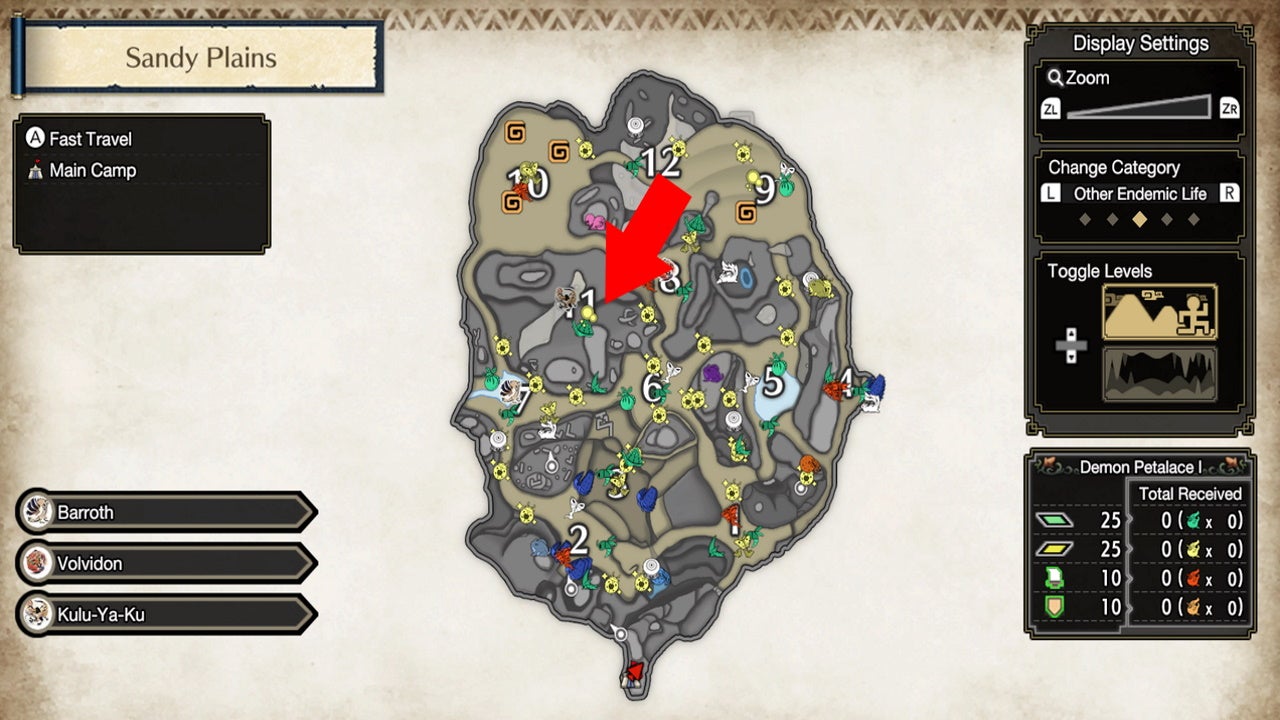Image resolution: width=1280 pixels, height=720 pixels.
Task: Toggle the surface level map view
Action: (1159, 311)
